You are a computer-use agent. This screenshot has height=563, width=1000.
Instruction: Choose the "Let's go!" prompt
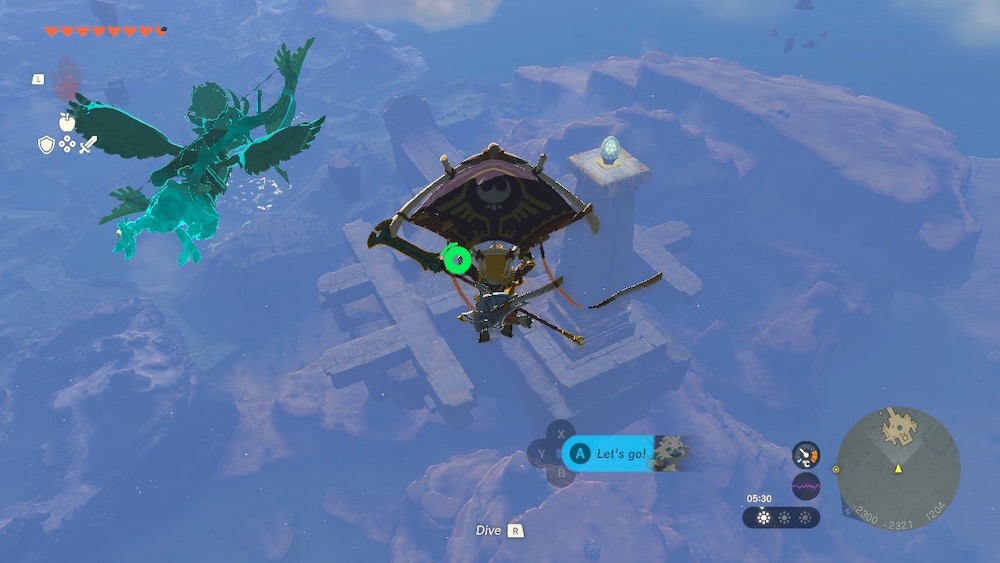[x=612, y=454]
